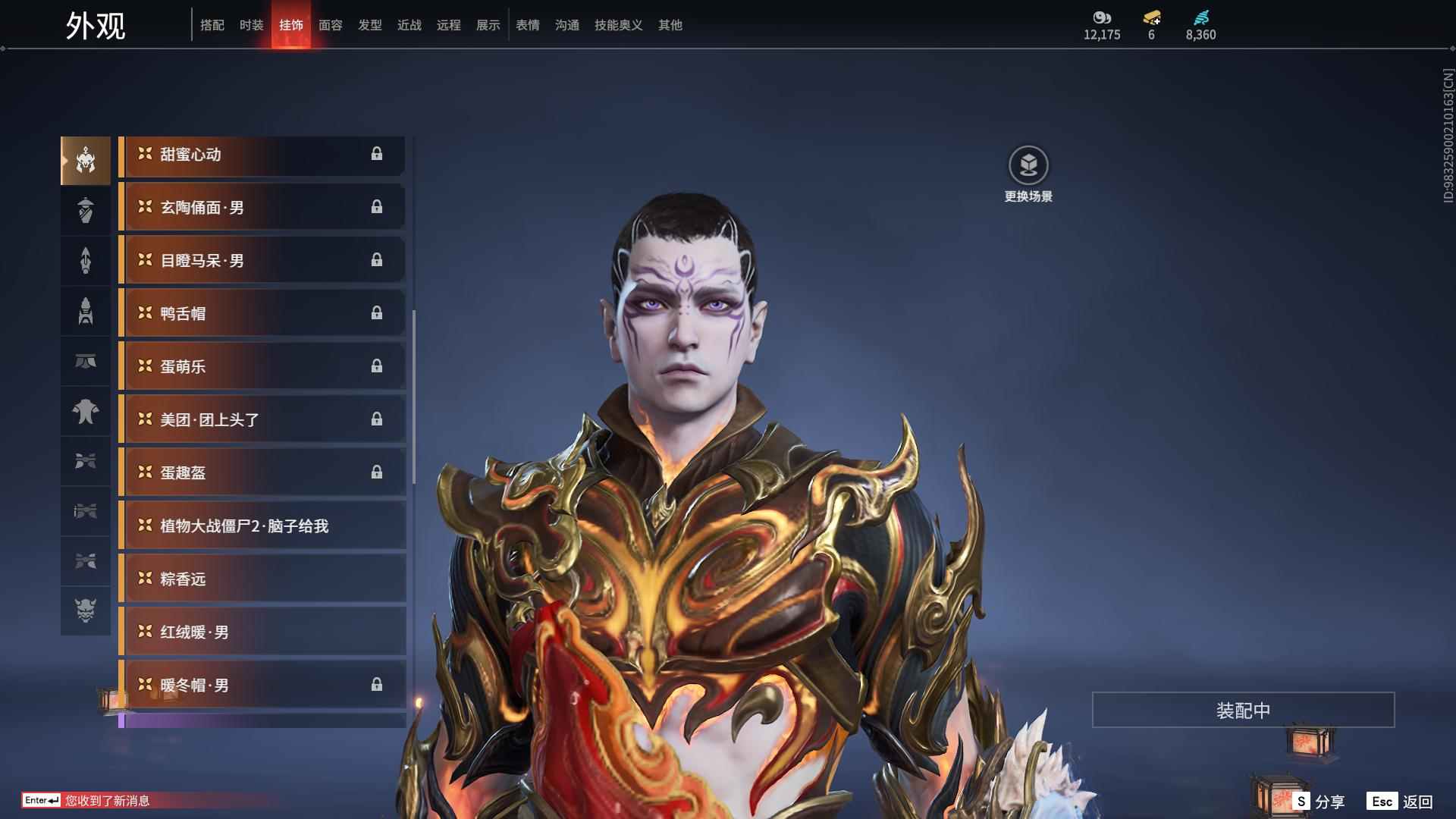This screenshot has width=1456, height=819.
Task: Select the demon mask category icon
Action: coord(85,610)
